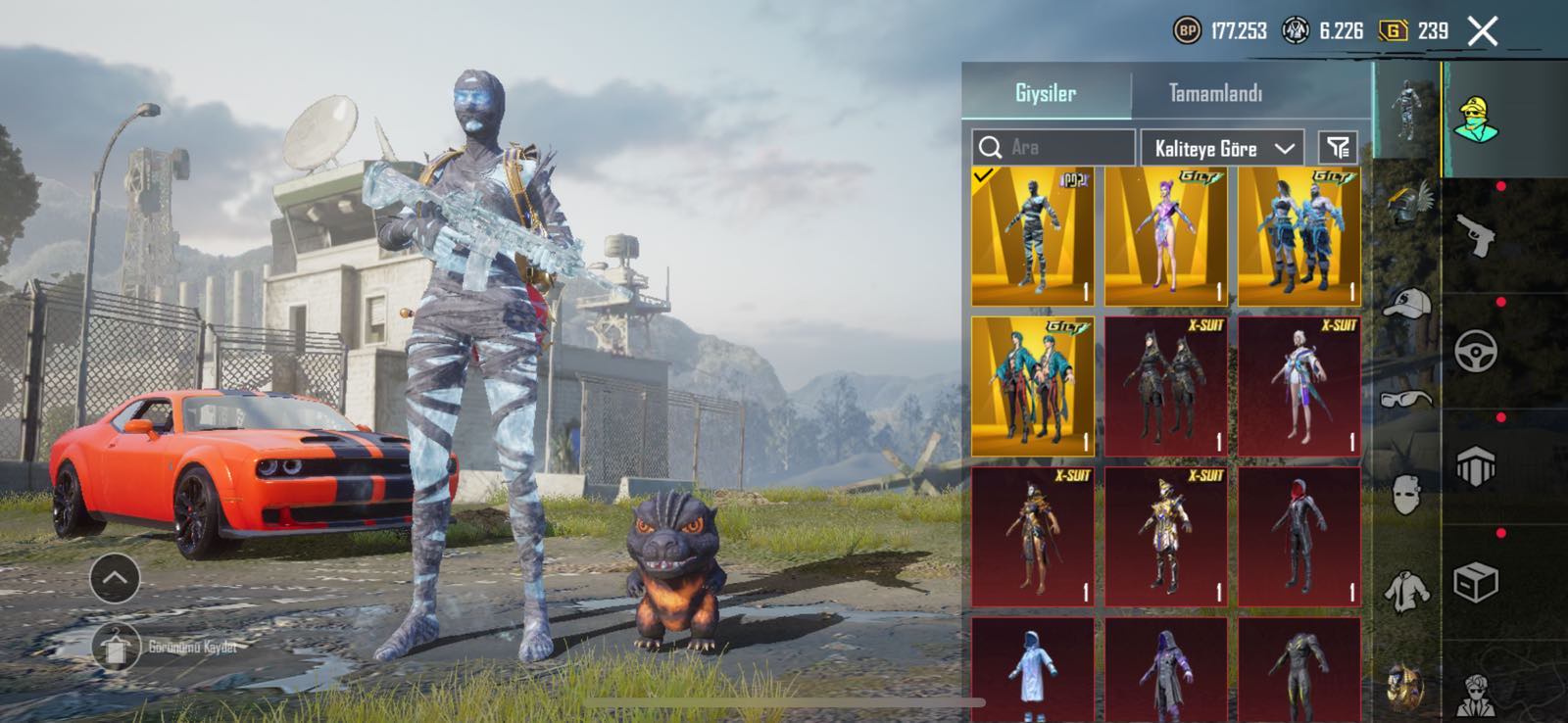Select the white hooded robe outfit

click(1032, 671)
